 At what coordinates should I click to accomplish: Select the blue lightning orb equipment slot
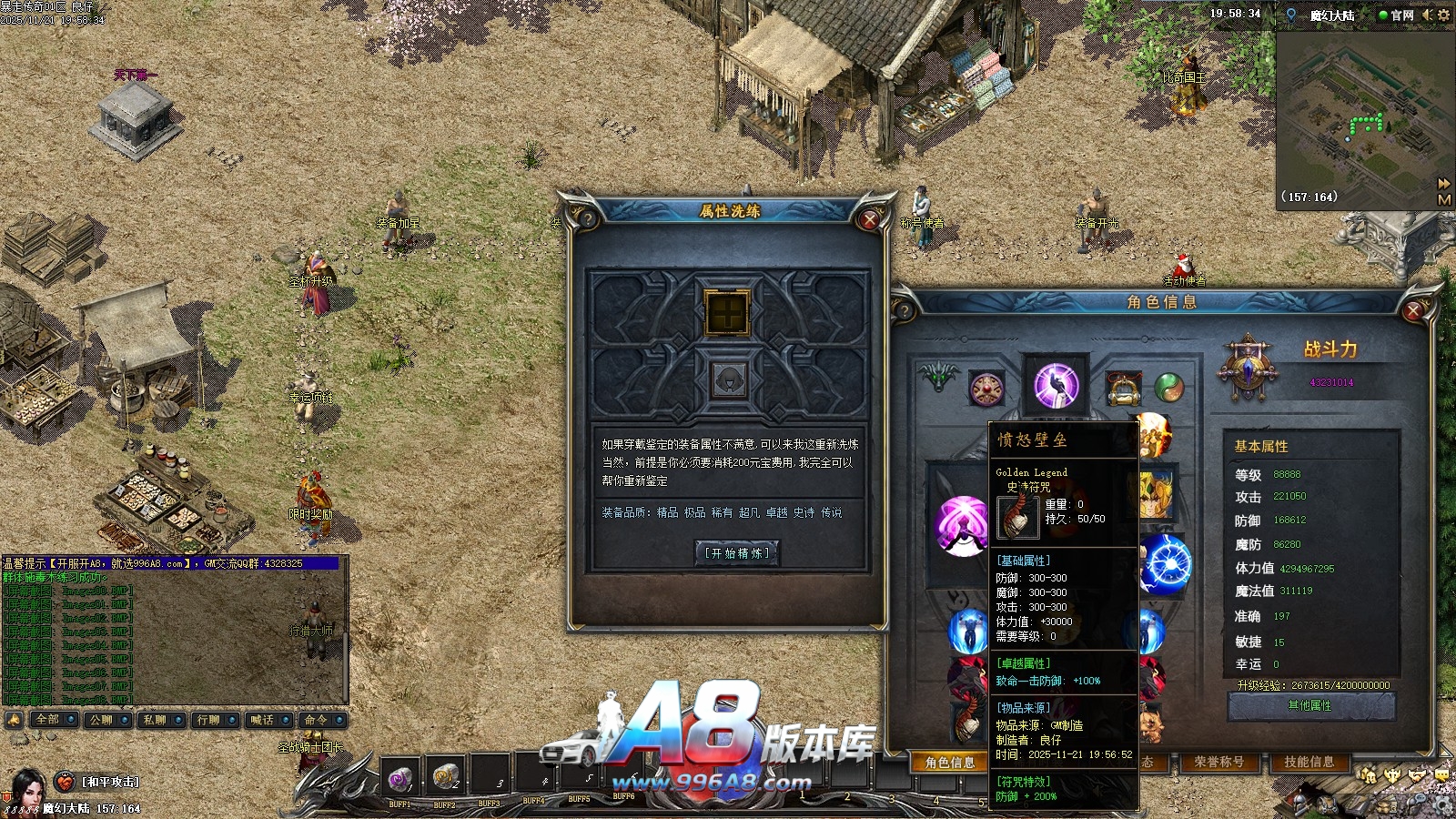[x=1165, y=563]
